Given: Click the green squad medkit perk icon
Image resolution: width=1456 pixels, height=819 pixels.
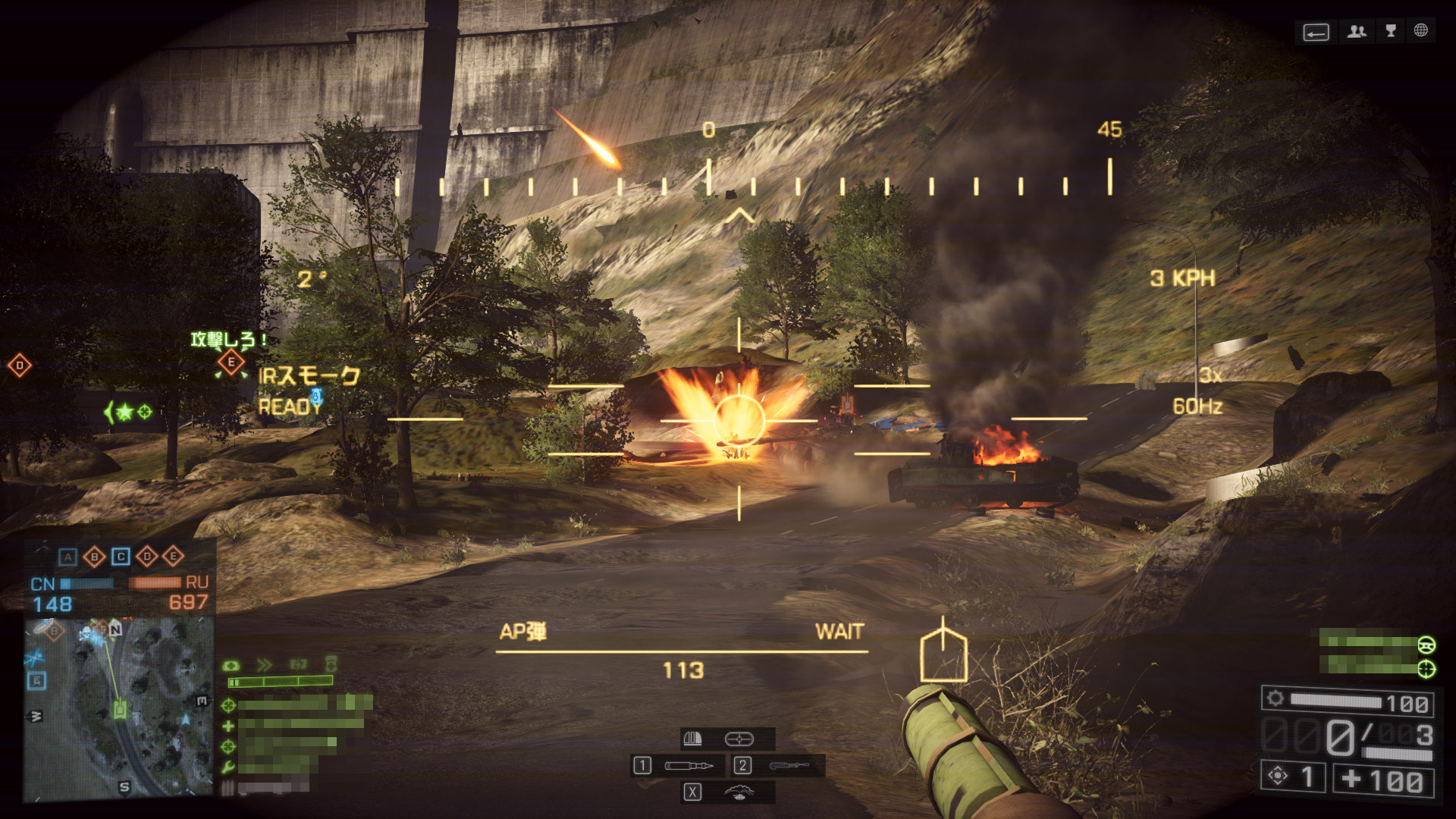Looking at the screenshot, I should click(x=228, y=726).
